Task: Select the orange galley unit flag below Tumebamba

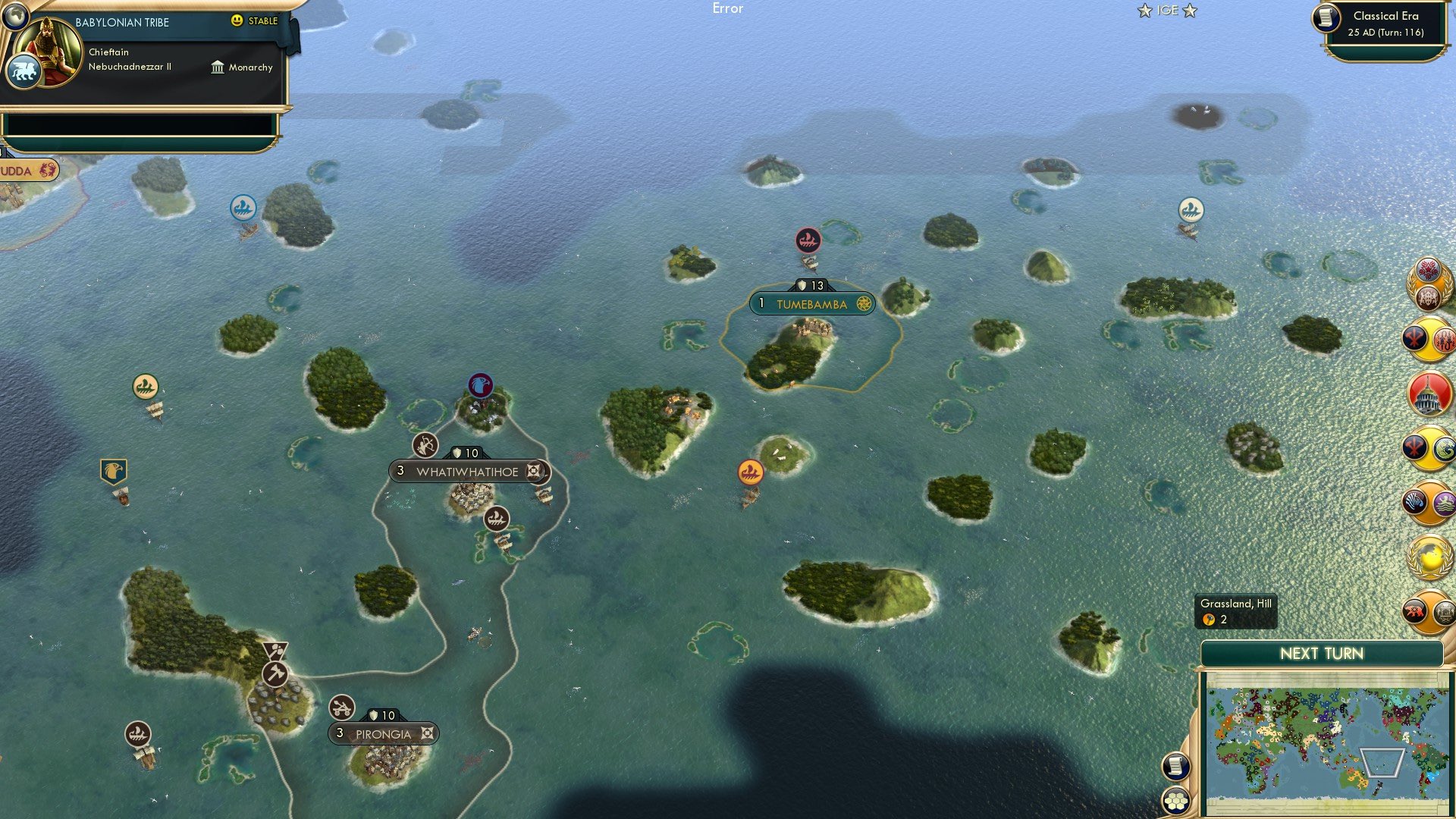Action: [x=750, y=470]
